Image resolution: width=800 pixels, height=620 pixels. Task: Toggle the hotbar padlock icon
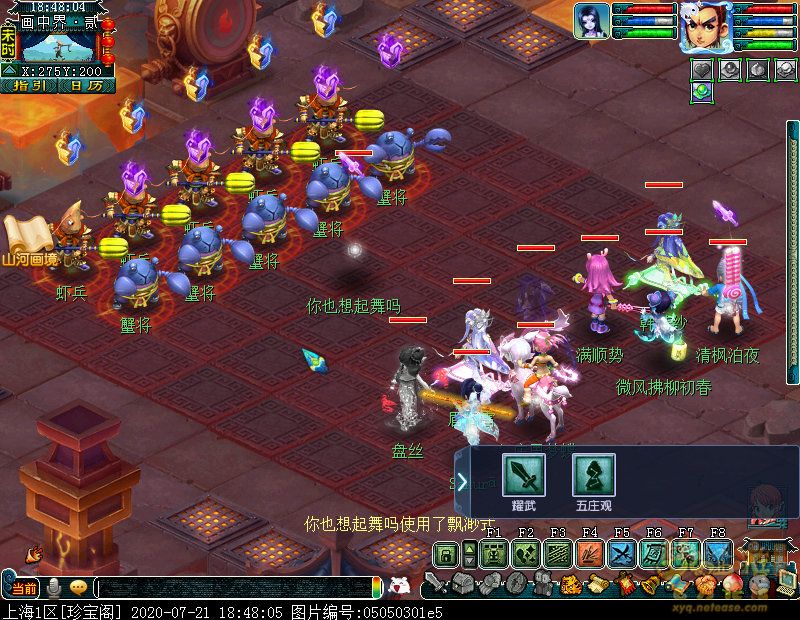(445, 555)
